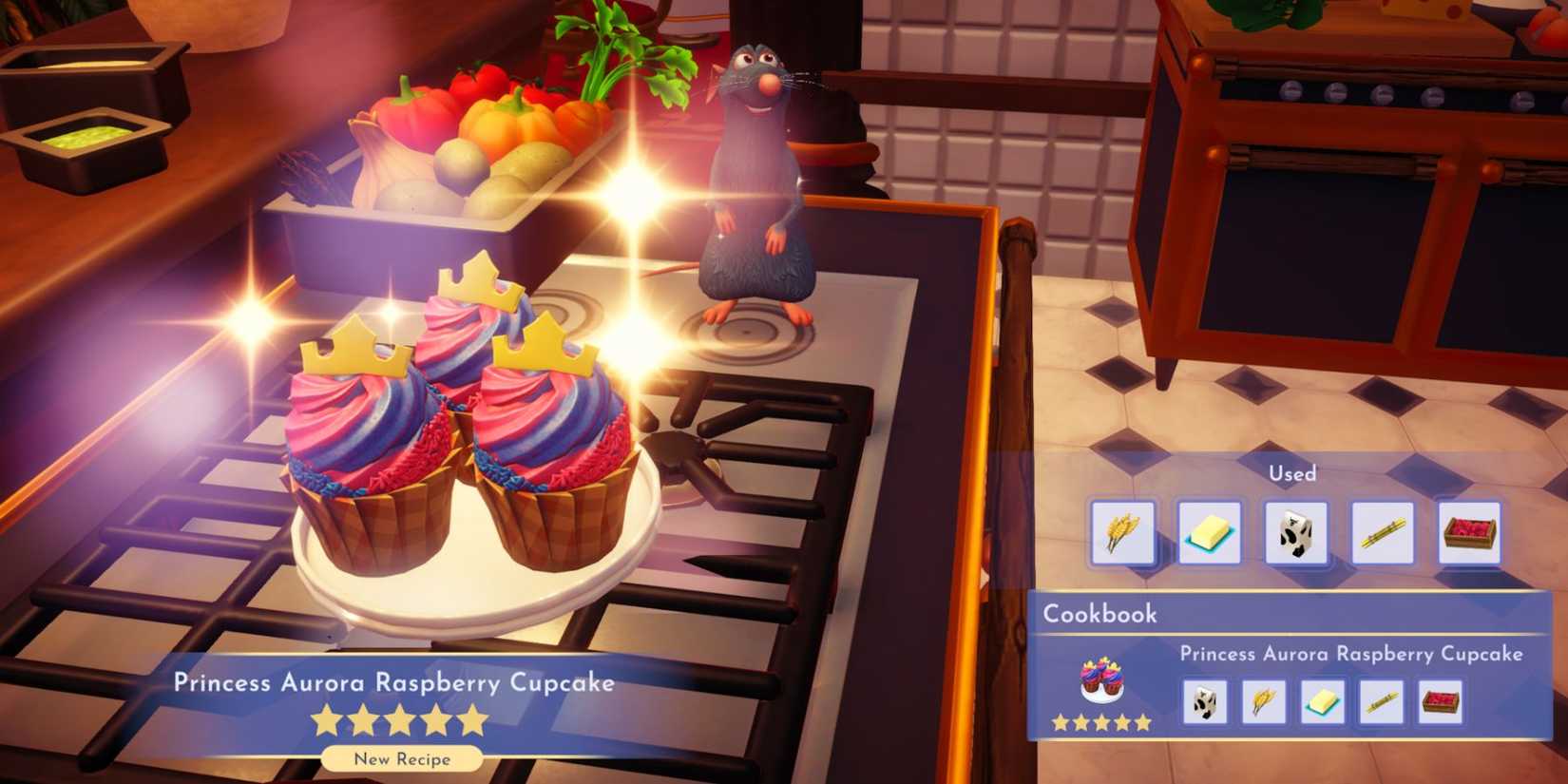Expand the Used ingredients section
The image size is (1568, 784).
point(1291,472)
